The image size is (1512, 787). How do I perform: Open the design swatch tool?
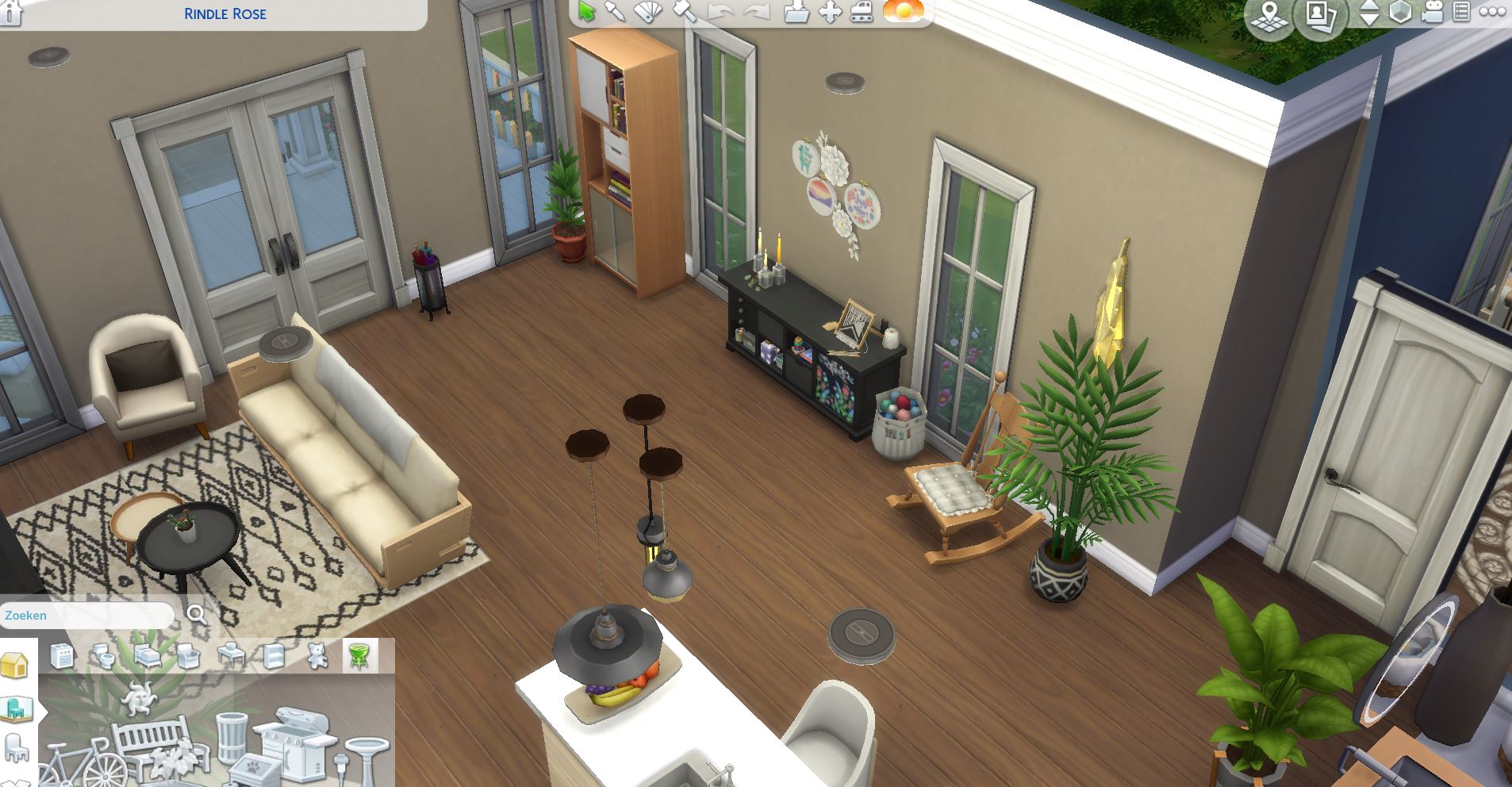coord(648,12)
